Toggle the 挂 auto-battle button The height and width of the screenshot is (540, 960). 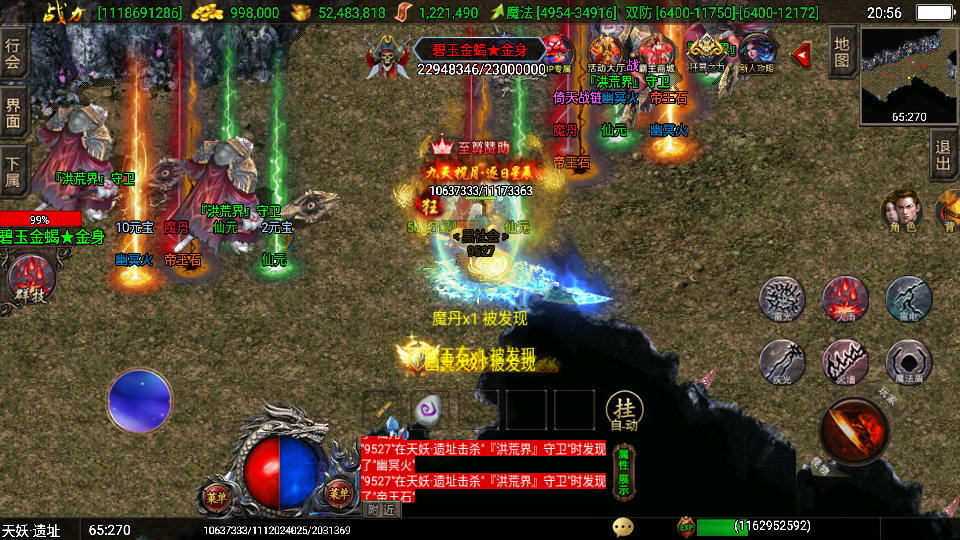(x=624, y=410)
